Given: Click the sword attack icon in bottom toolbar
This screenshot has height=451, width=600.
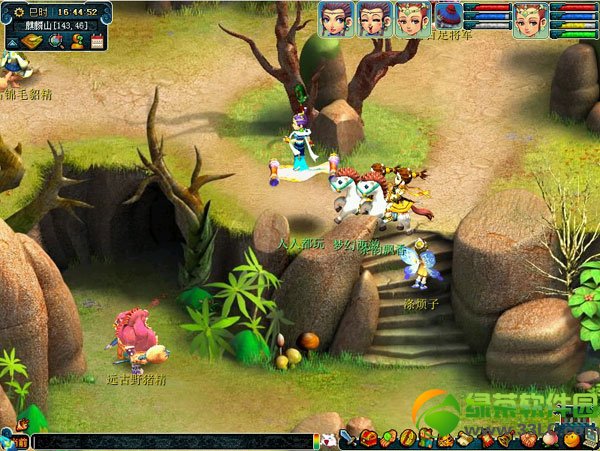Looking at the screenshot, I should click(x=346, y=439).
